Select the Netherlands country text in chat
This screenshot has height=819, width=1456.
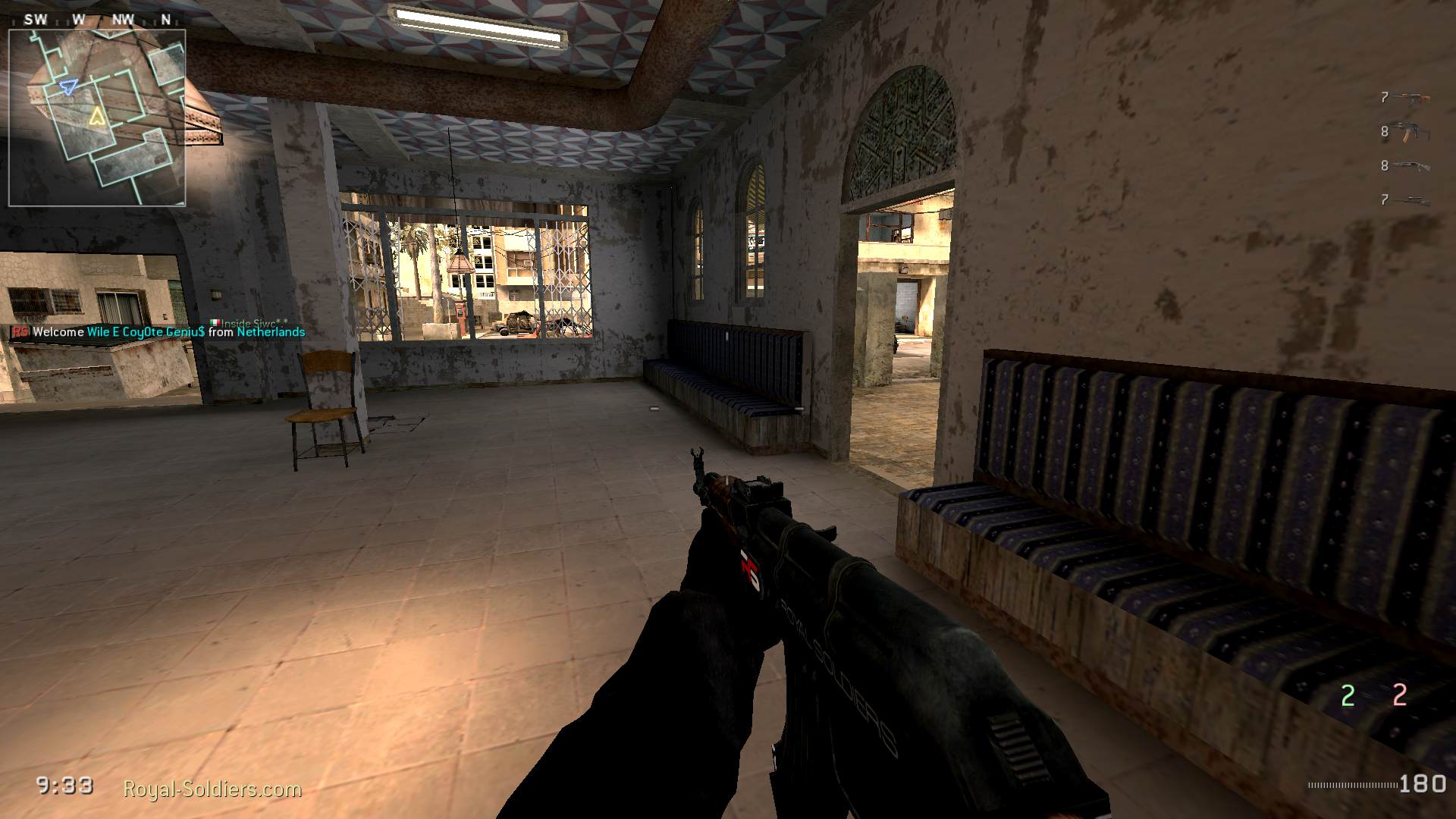[x=271, y=332]
